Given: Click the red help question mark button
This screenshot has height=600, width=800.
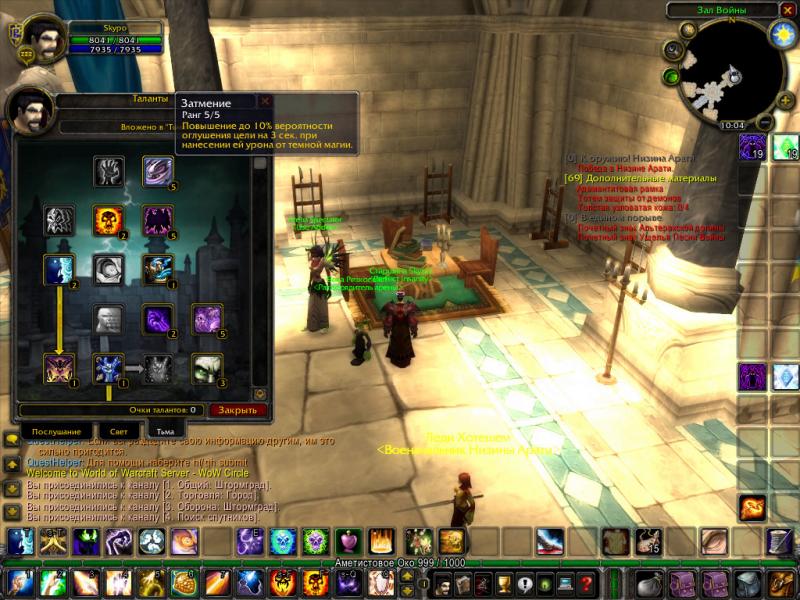Looking at the screenshot, I should tap(587, 584).
